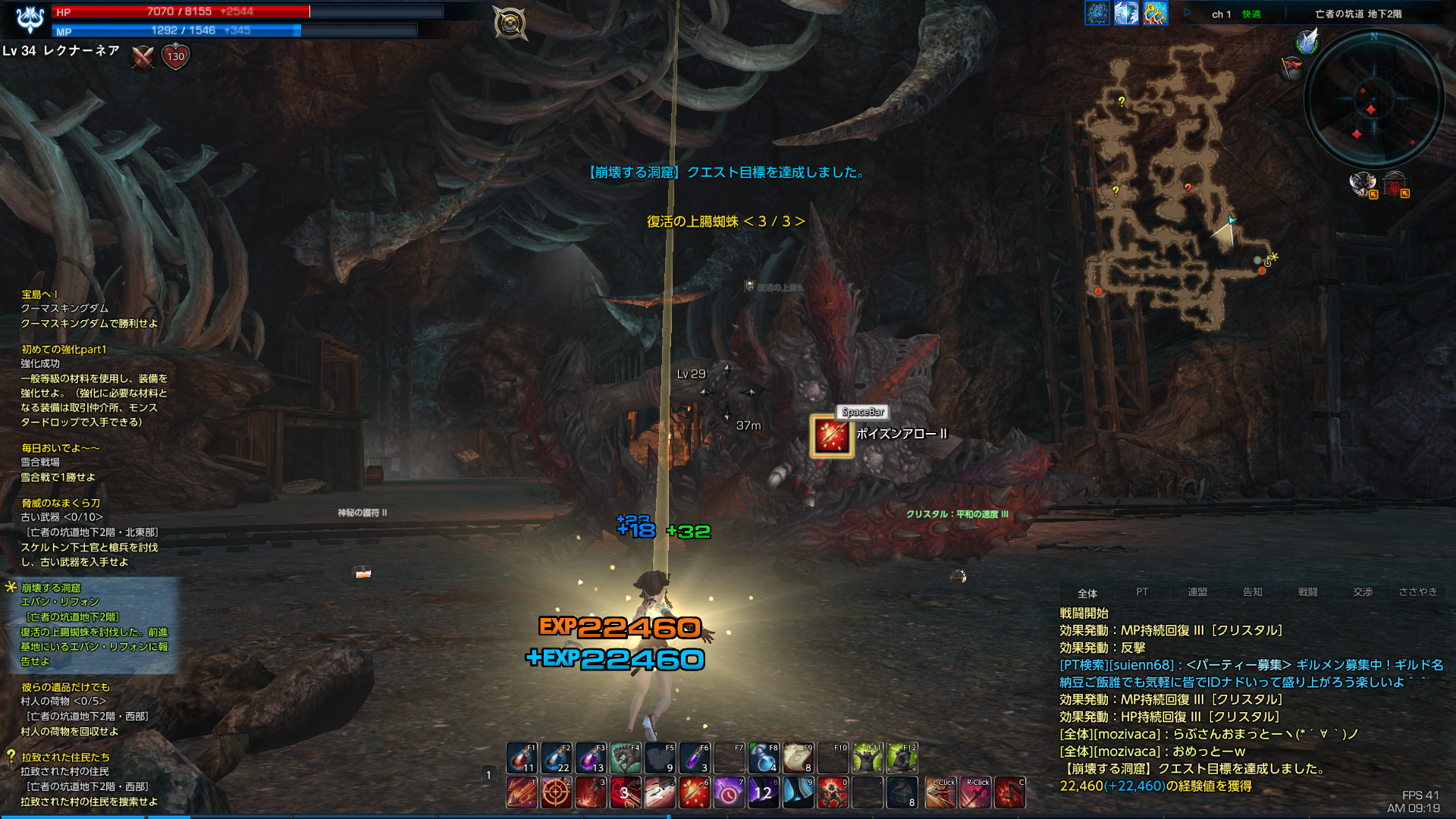
Task: Select the 連盟 chat tab
Action: coord(1197,592)
